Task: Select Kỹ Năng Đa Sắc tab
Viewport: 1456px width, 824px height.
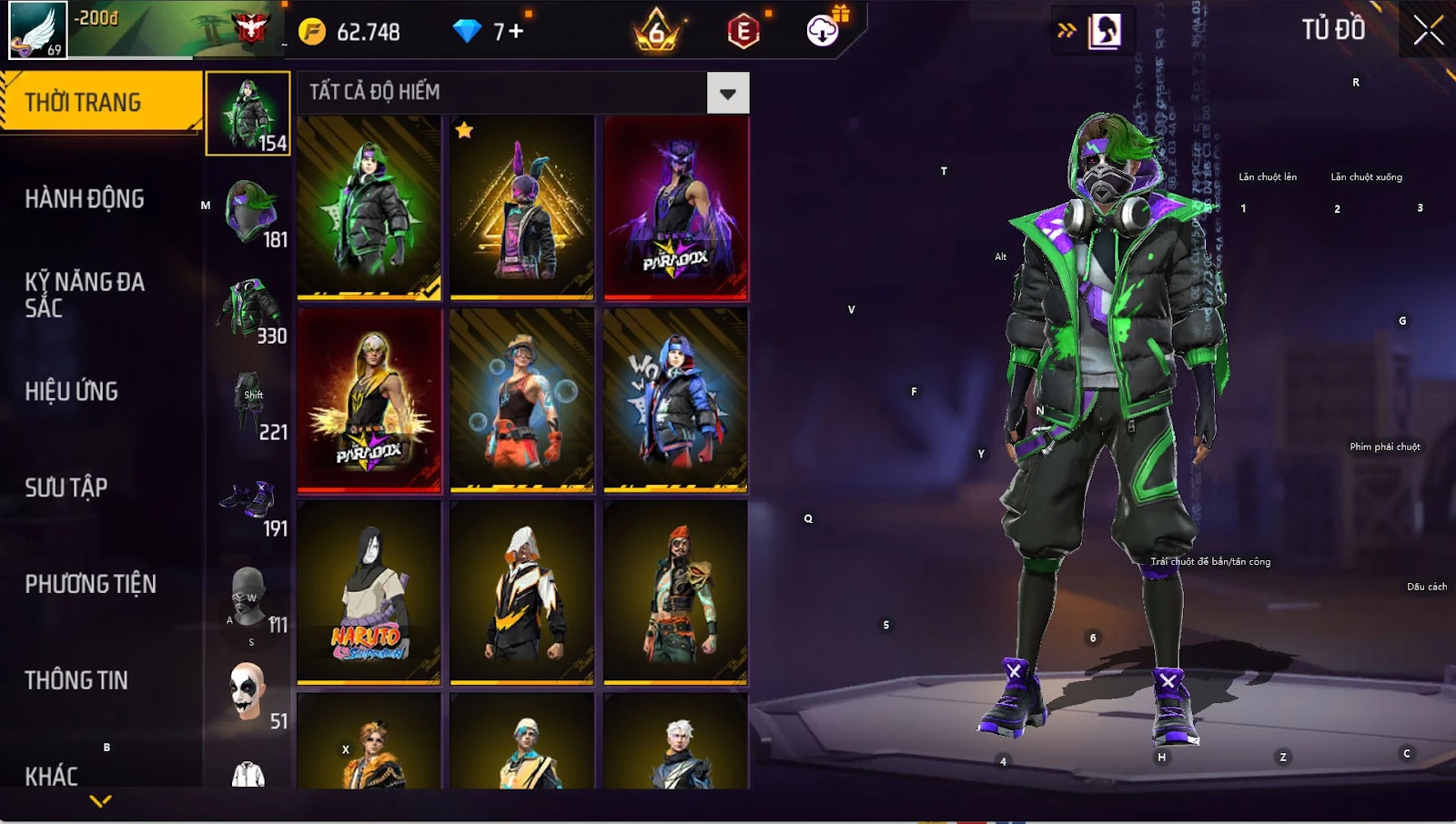Action: pyautogui.click(x=85, y=295)
